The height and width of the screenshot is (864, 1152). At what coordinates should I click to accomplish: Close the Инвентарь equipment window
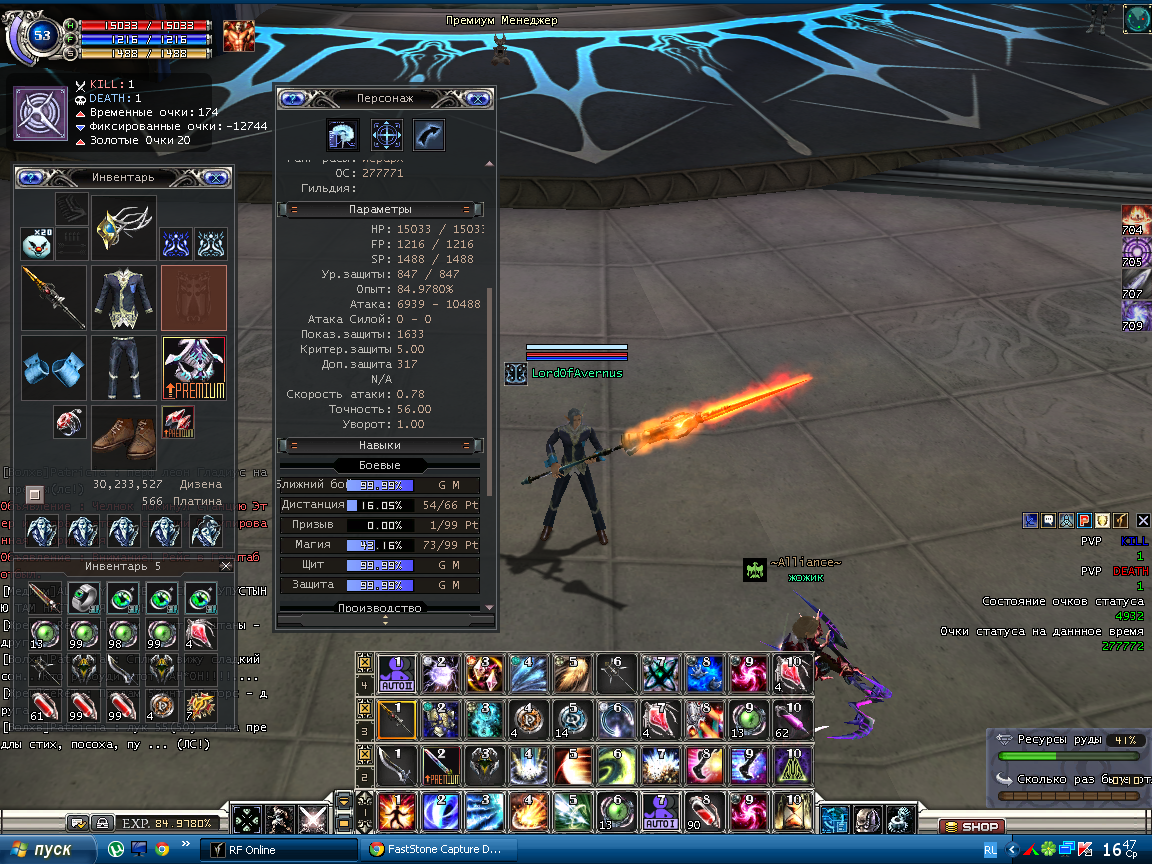tap(215, 177)
